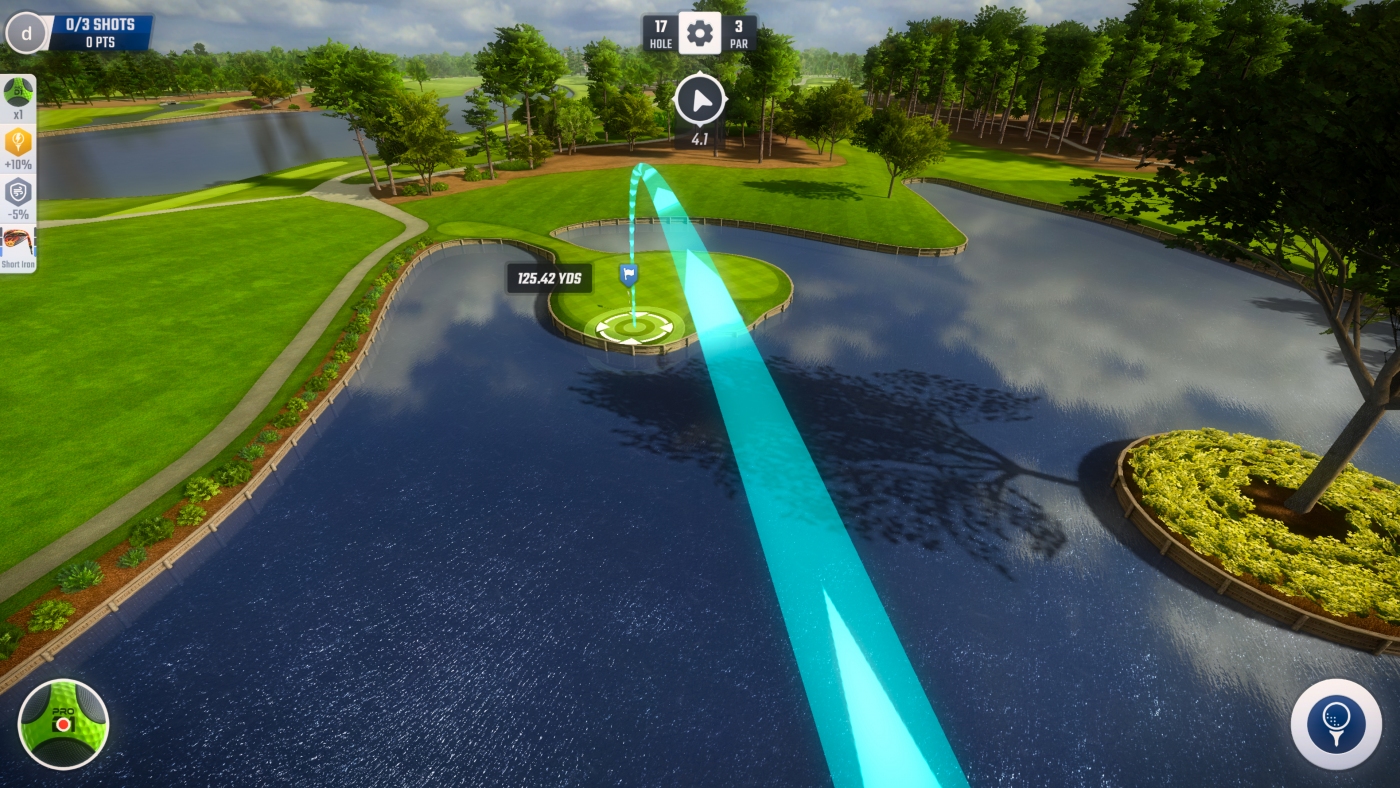The image size is (1400, 788).
Task: Click the green Pro ball spin button
Action: 63,724
